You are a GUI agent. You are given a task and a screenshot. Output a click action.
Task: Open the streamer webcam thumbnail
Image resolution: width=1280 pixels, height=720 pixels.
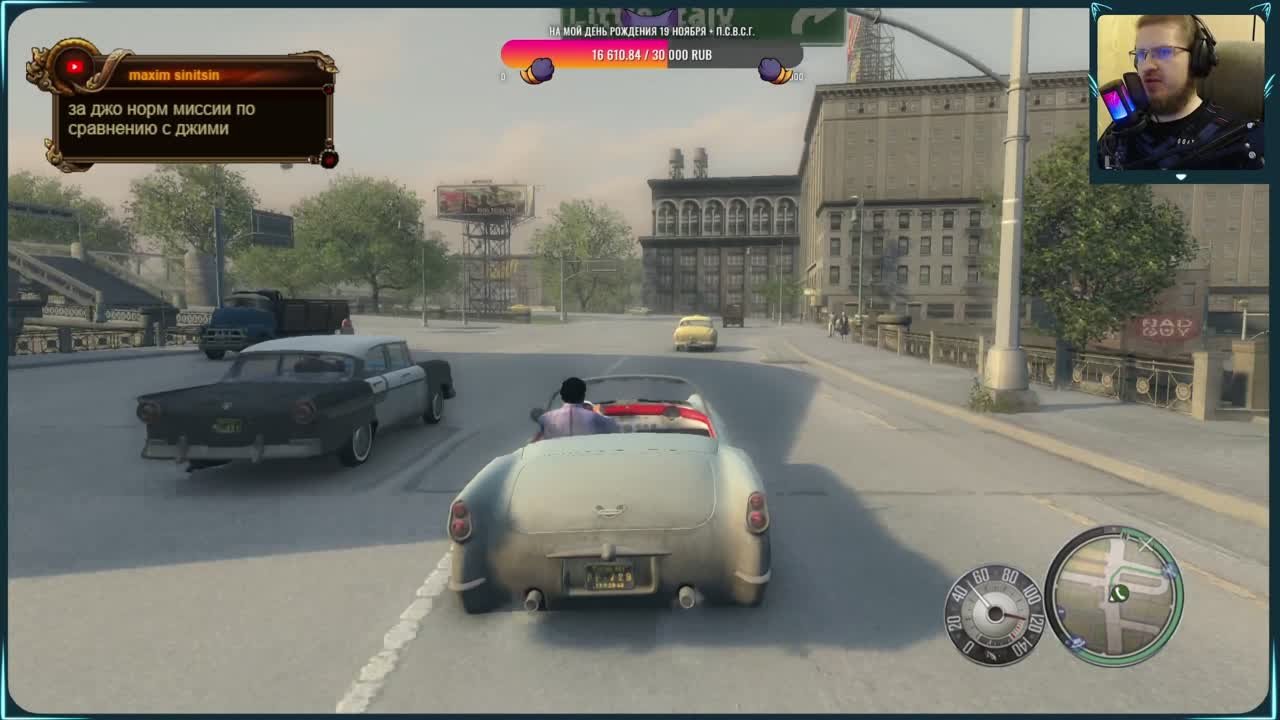point(1180,92)
